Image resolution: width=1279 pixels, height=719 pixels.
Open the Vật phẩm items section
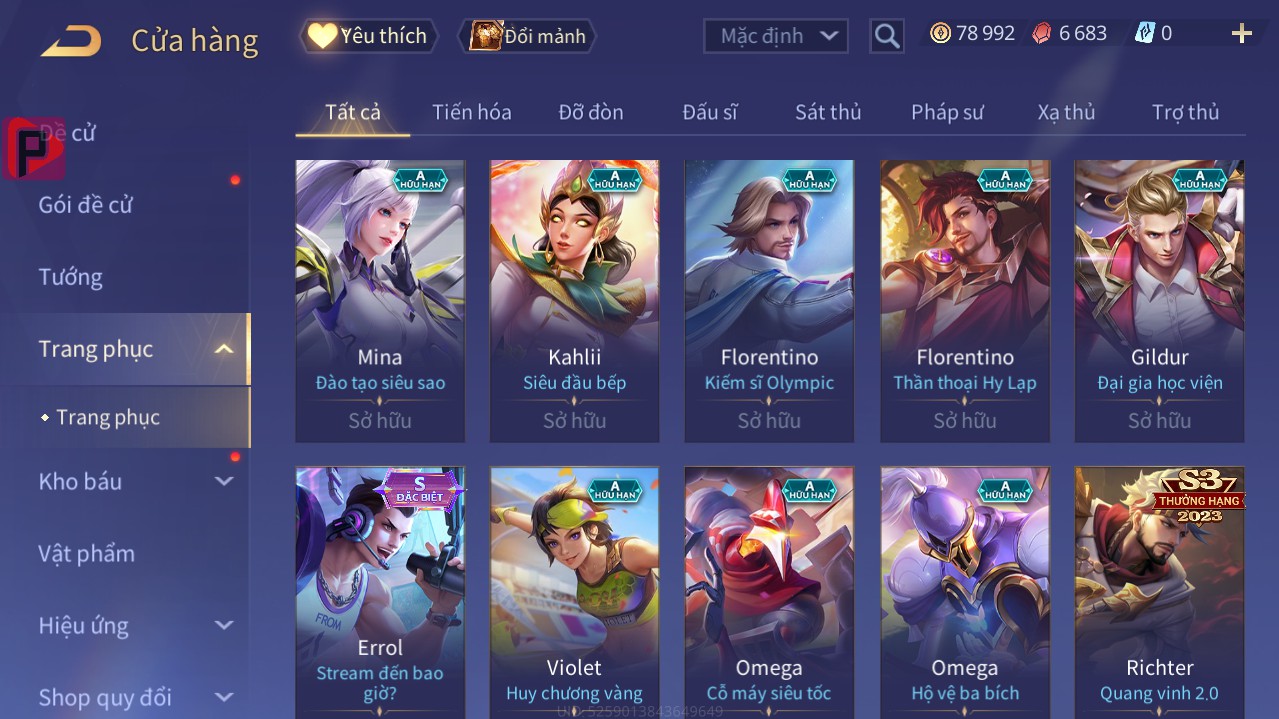pyautogui.click(x=87, y=553)
